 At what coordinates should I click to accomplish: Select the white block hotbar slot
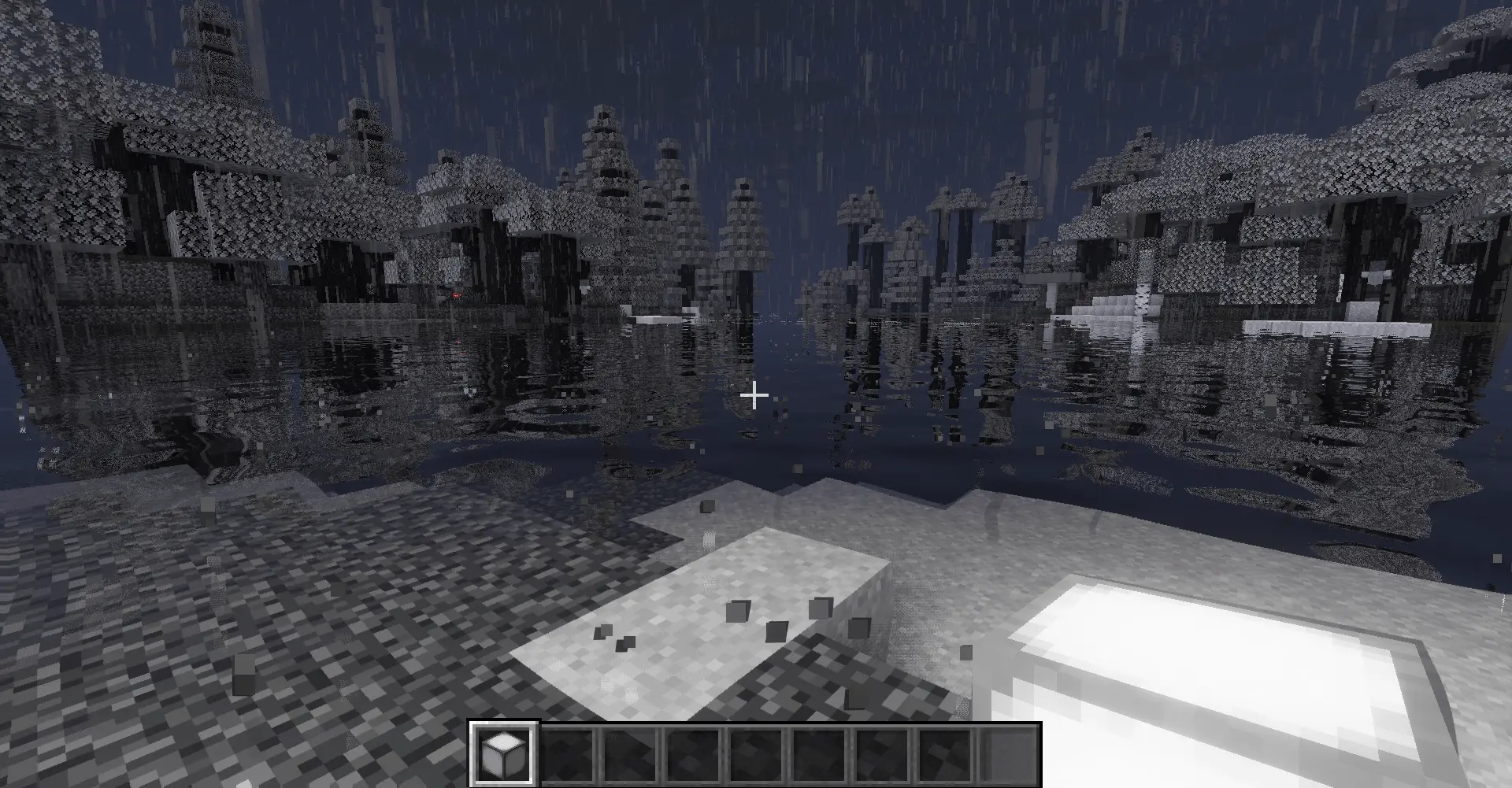(504, 753)
